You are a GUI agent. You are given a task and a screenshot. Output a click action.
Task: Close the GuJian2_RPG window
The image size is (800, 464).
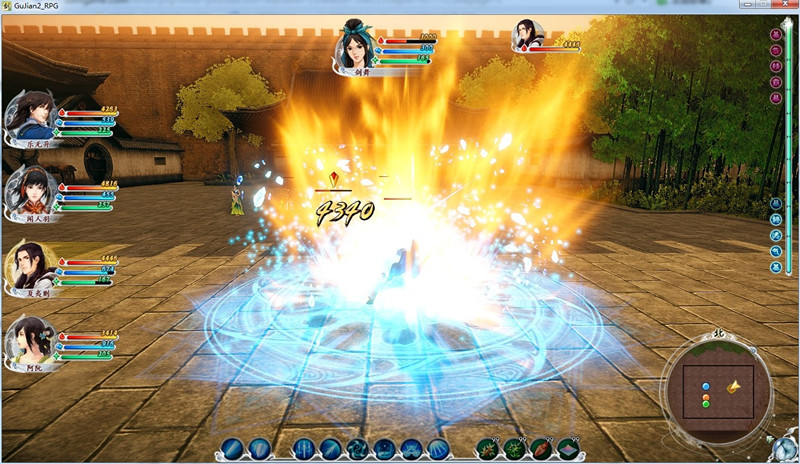tap(786, 8)
